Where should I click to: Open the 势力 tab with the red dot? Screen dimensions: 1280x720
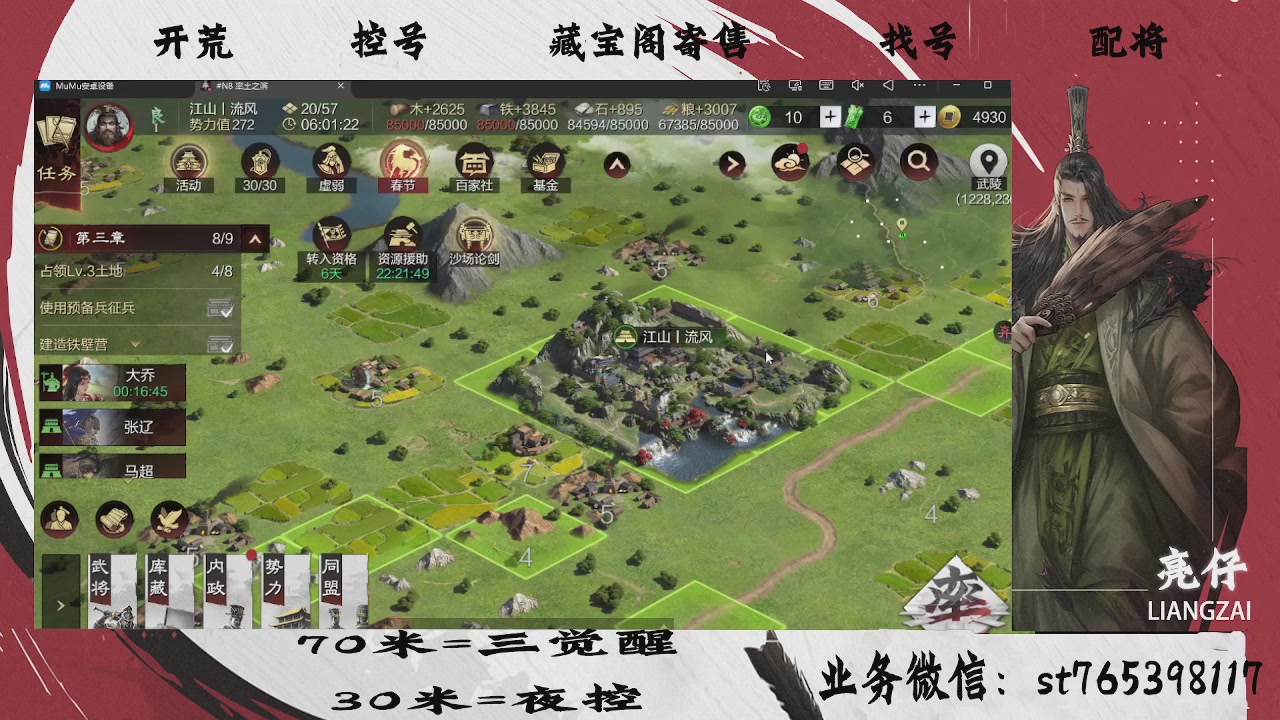tap(288, 585)
